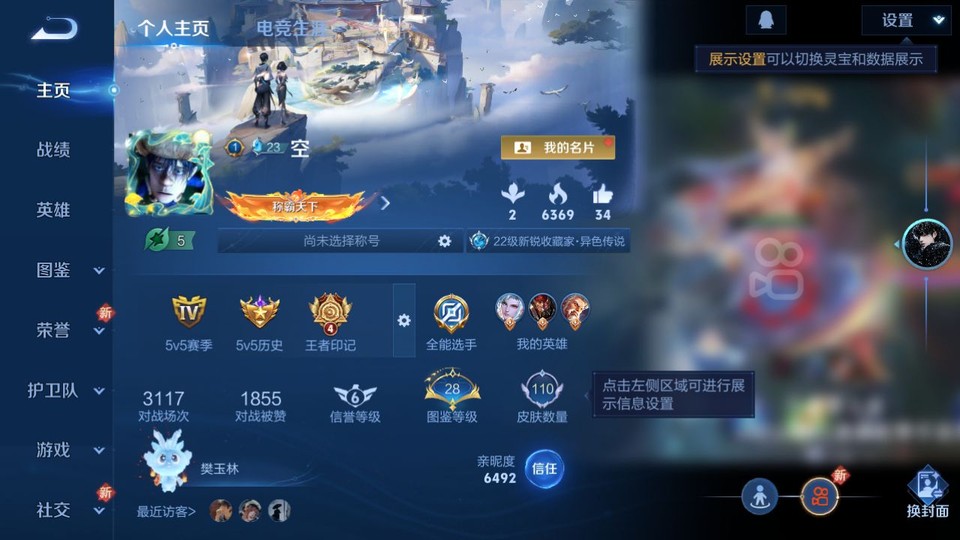Open the 设置 dropdown

[x=905, y=20]
